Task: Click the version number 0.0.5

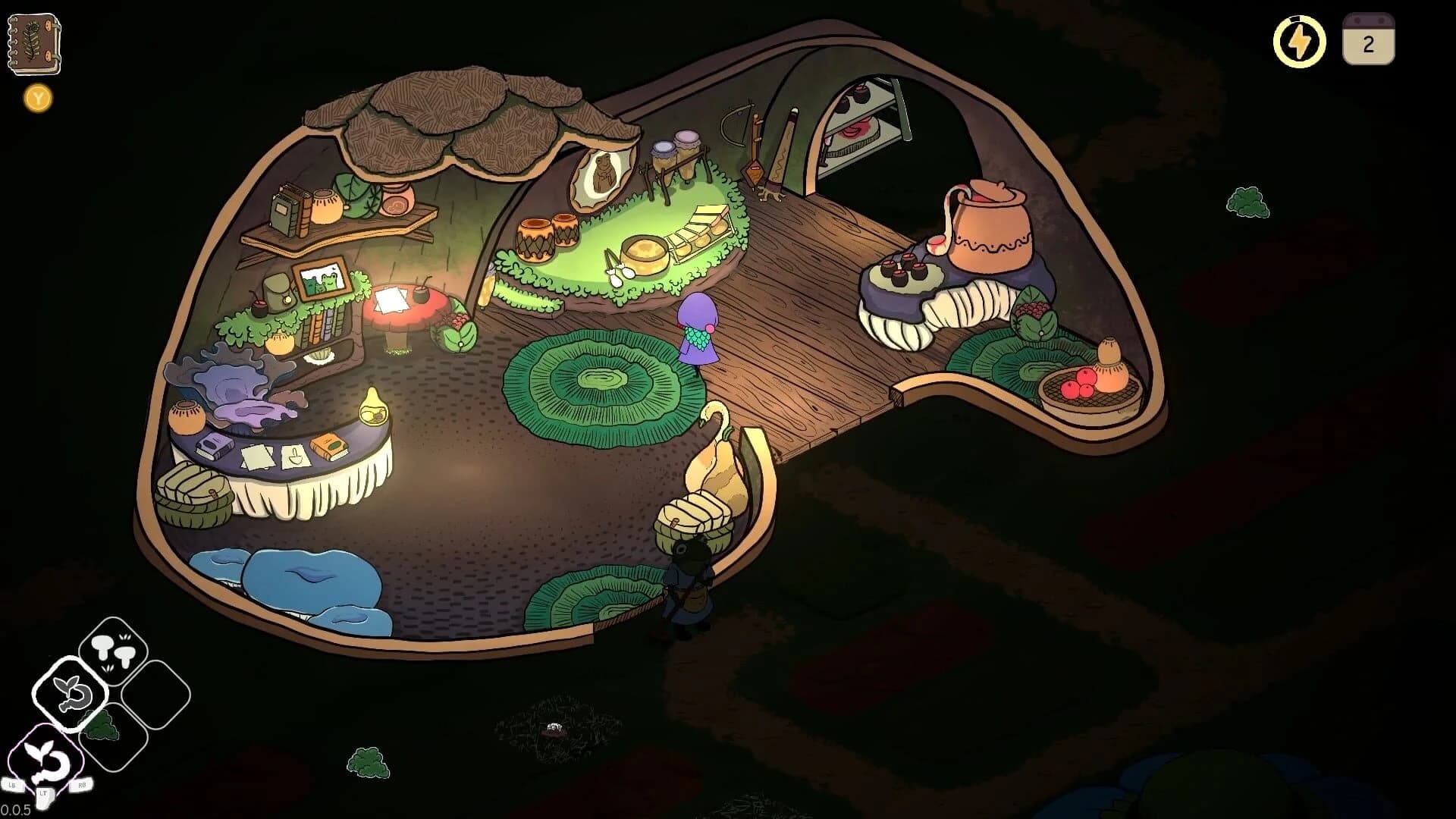Action: click(x=17, y=811)
